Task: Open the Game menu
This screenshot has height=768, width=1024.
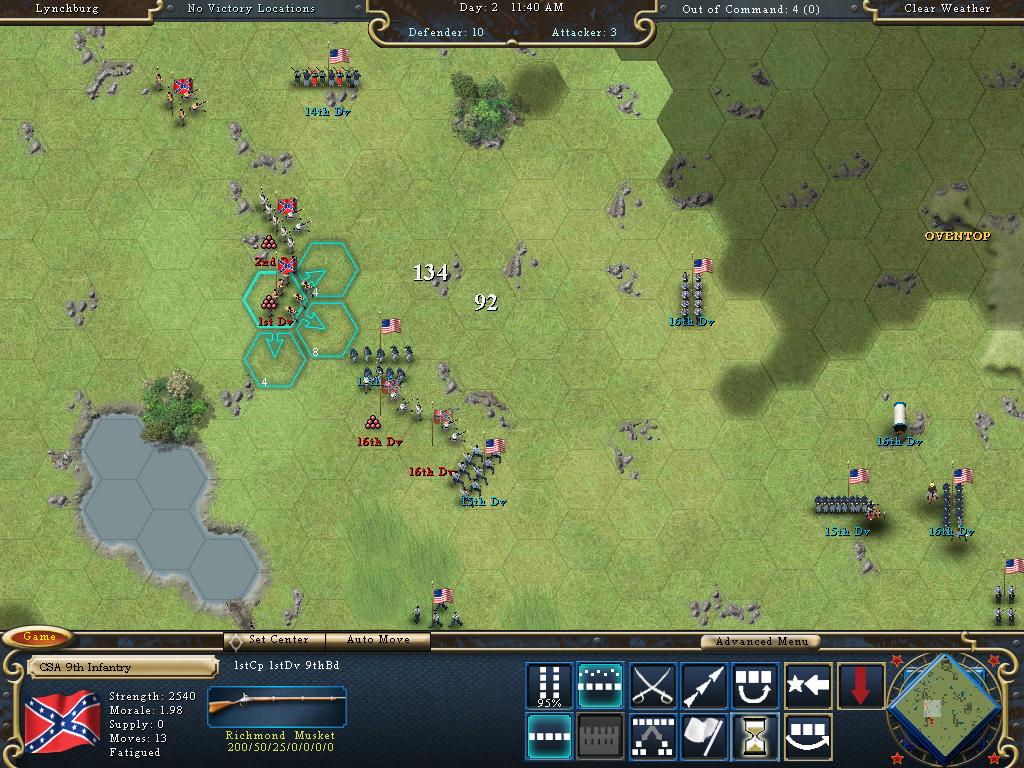Action: 39,637
